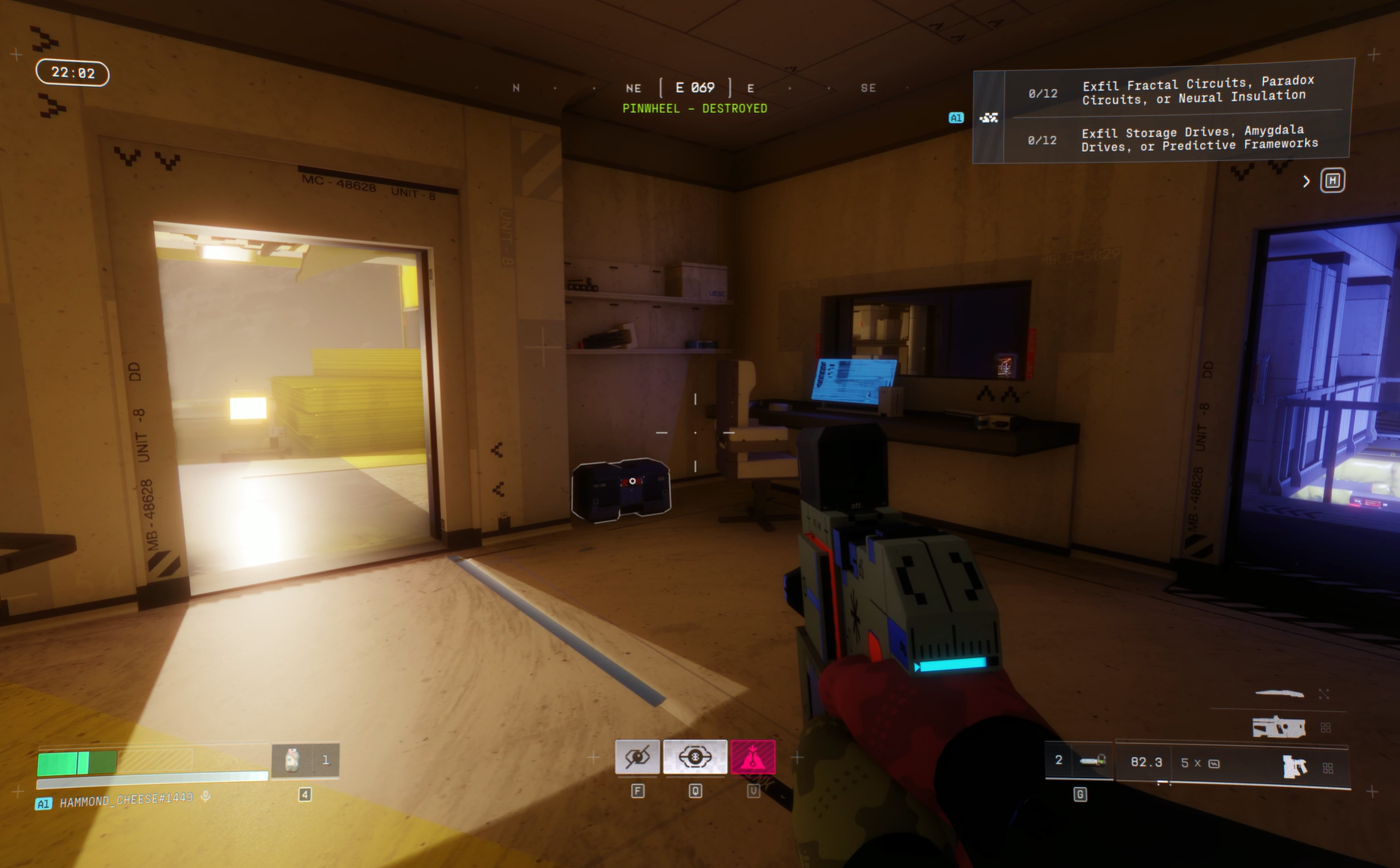Select the equipped pistol weapon slot
The image size is (1400, 868).
click(x=1294, y=766)
